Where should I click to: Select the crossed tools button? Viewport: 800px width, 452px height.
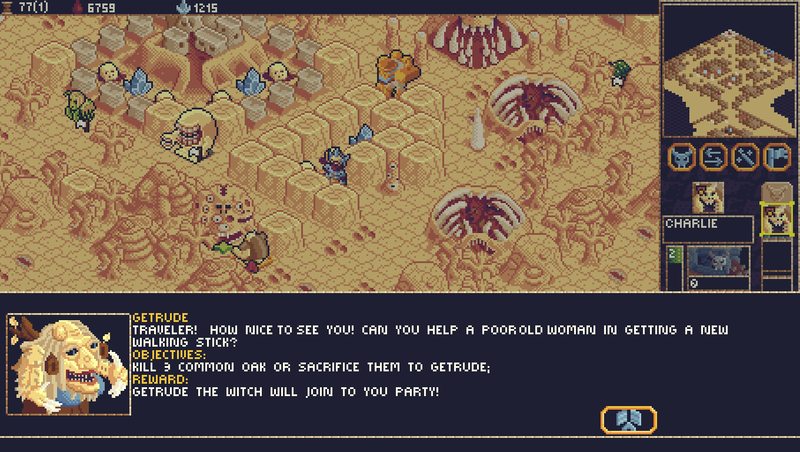click(x=745, y=157)
